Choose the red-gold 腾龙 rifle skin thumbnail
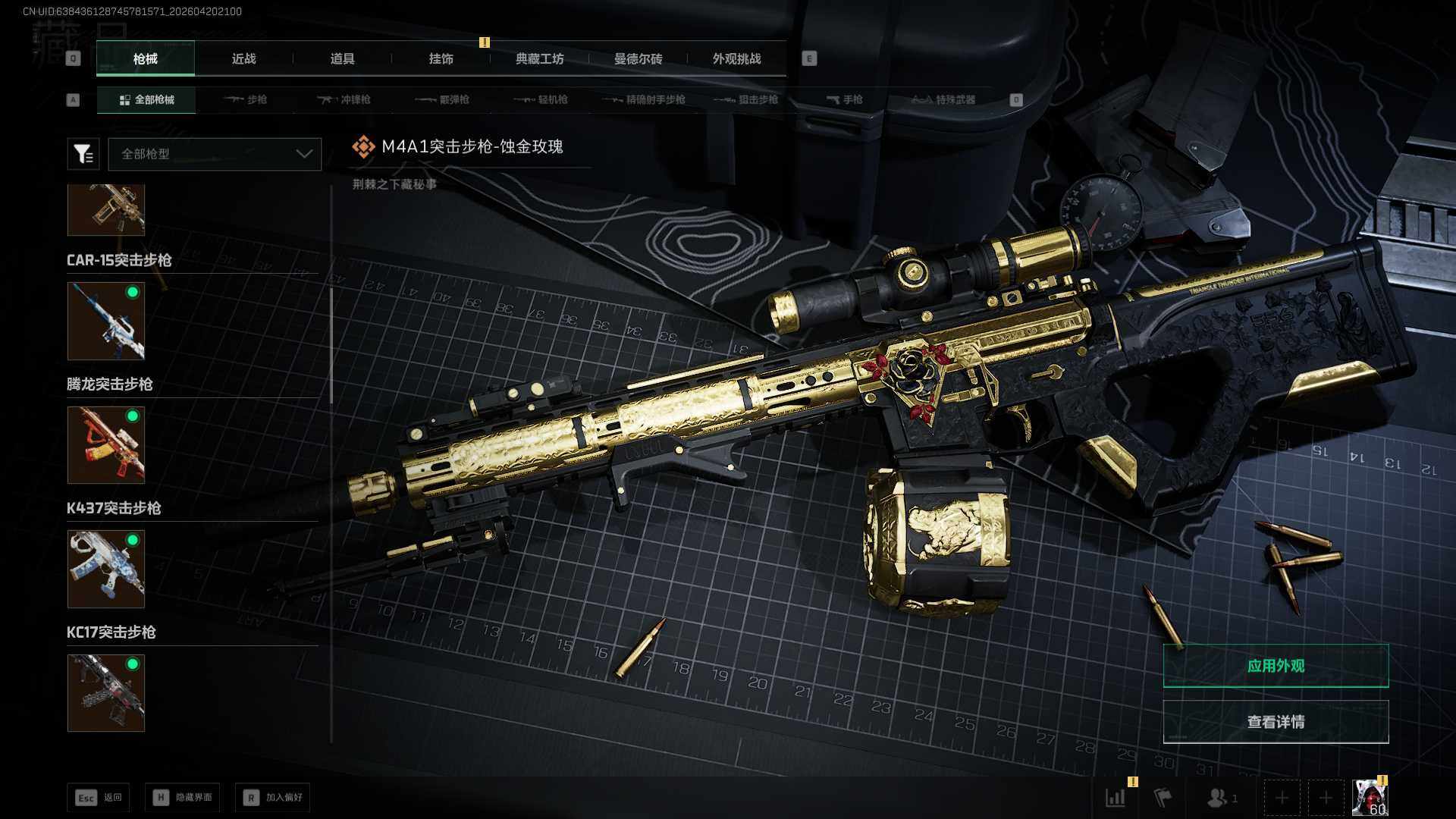The height and width of the screenshot is (819, 1456). pyautogui.click(x=106, y=445)
